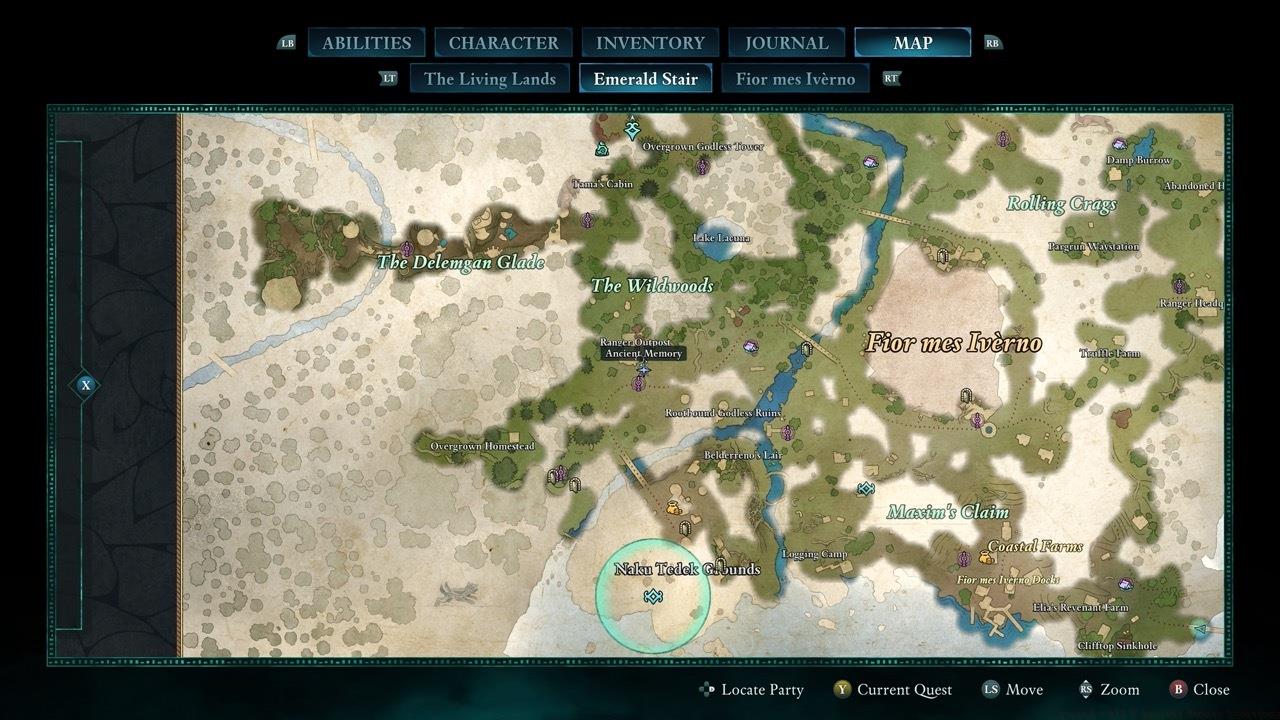Switch to the Fior mes Ivèrno map tab
Screen dimensions: 1280x720
click(x=795, y=78)
